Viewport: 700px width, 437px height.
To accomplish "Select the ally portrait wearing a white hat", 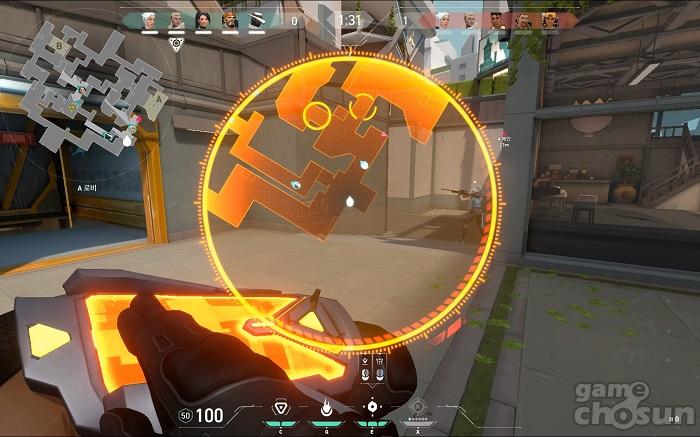I will pos(257,19).
